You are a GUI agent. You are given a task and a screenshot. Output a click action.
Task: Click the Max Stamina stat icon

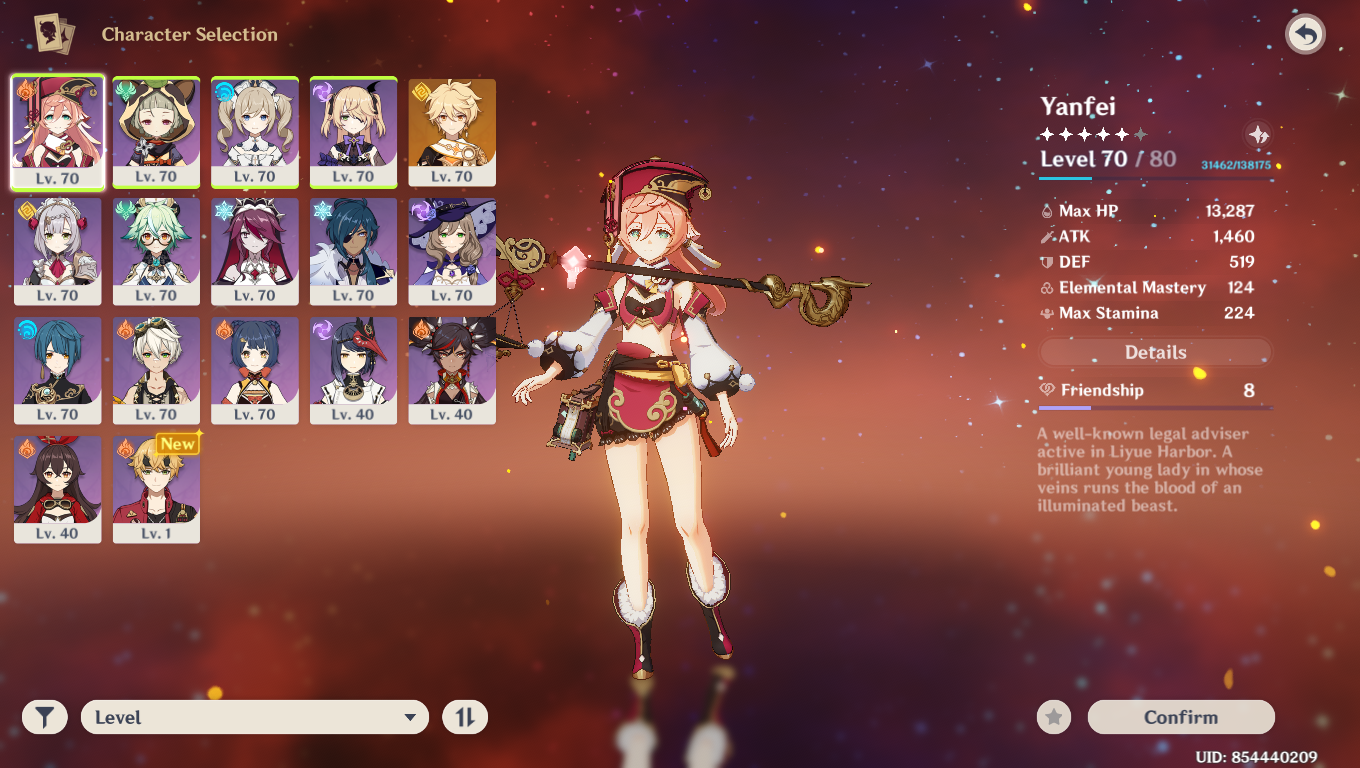tap(1046, 312)
